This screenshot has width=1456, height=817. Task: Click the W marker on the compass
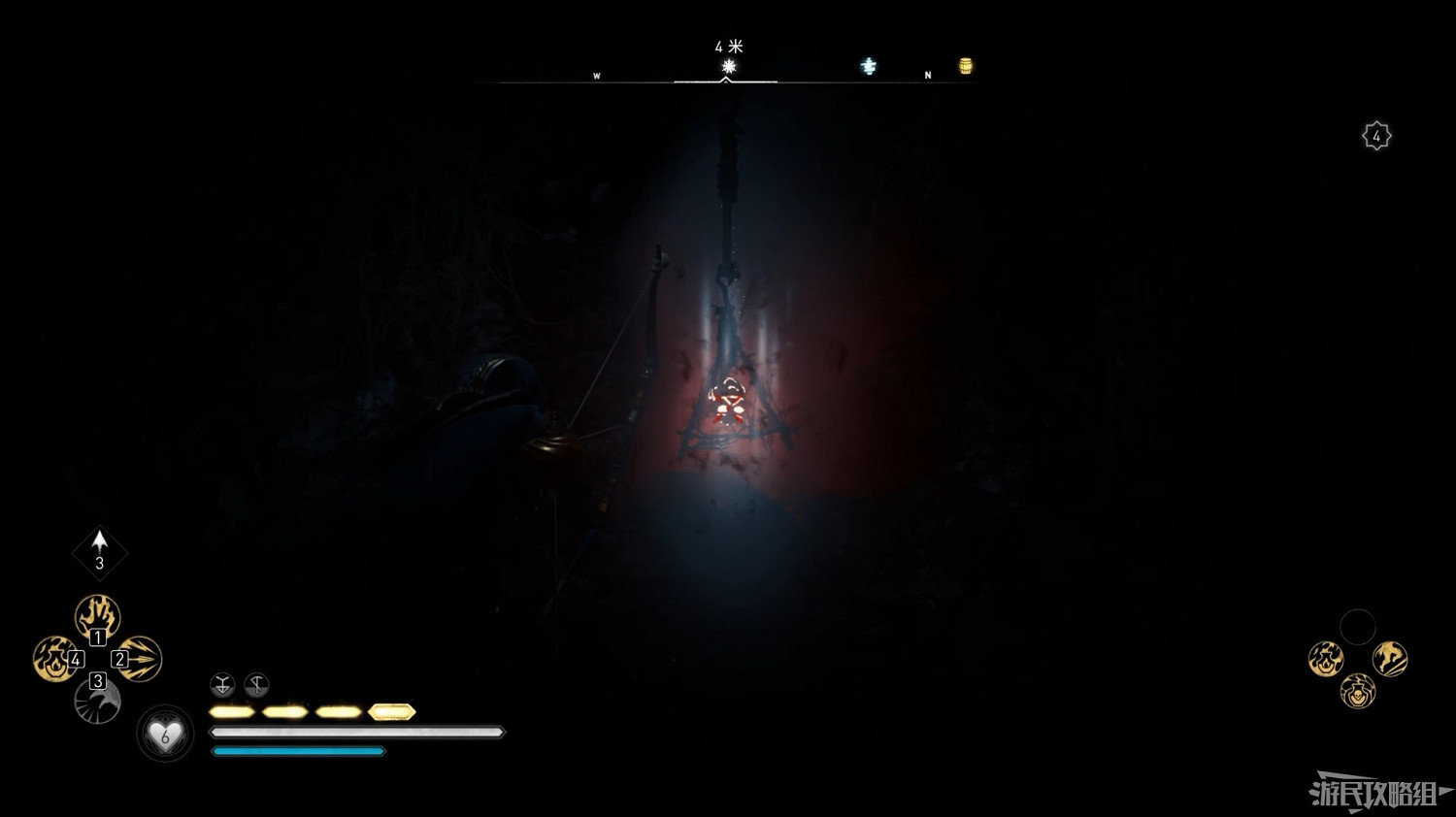click(596, 74)
